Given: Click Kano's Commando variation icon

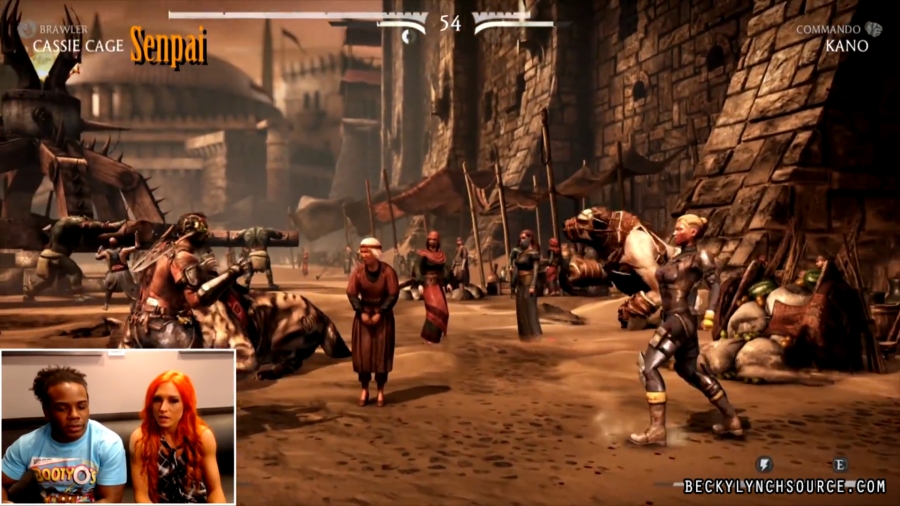Looking at the screenshot, I should point(873,30).
